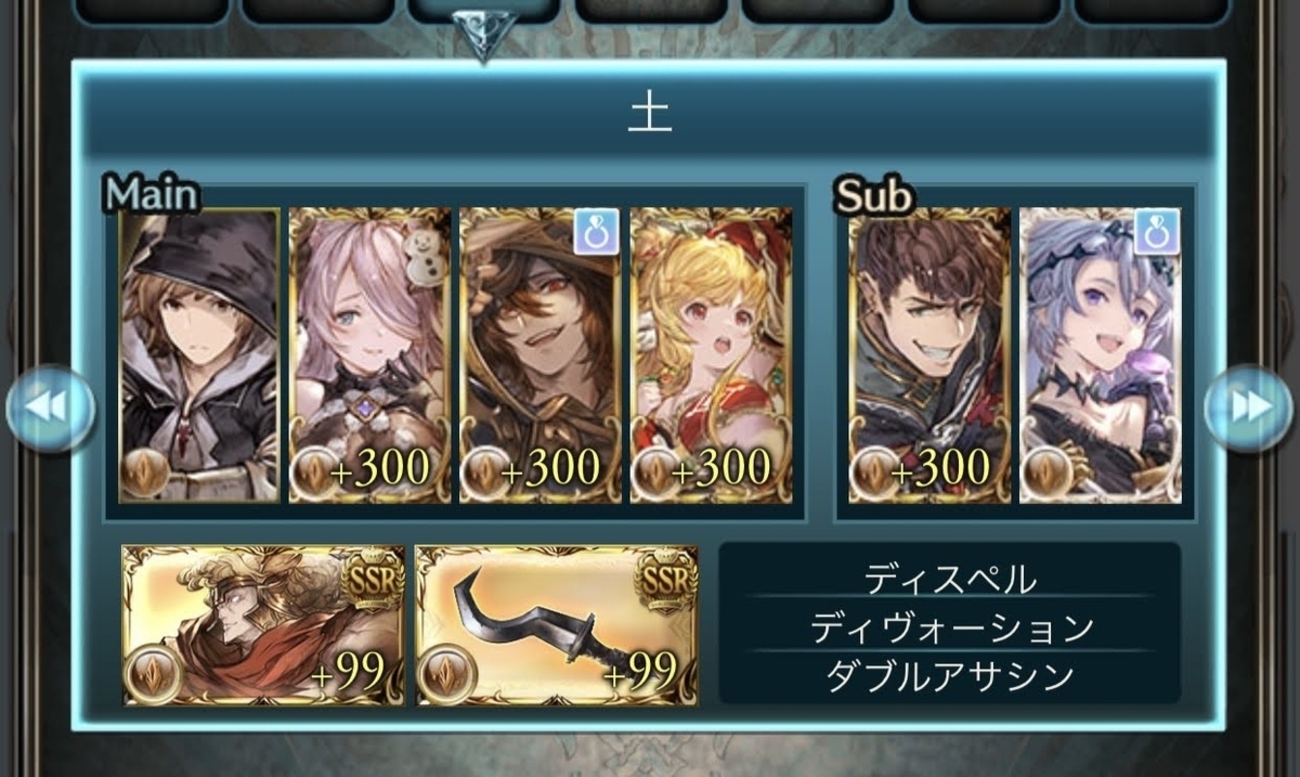Viewport: 1300px width, 777px height.
Task: Select the ディヴォーション skill entry
Action: tap(950, 627)
